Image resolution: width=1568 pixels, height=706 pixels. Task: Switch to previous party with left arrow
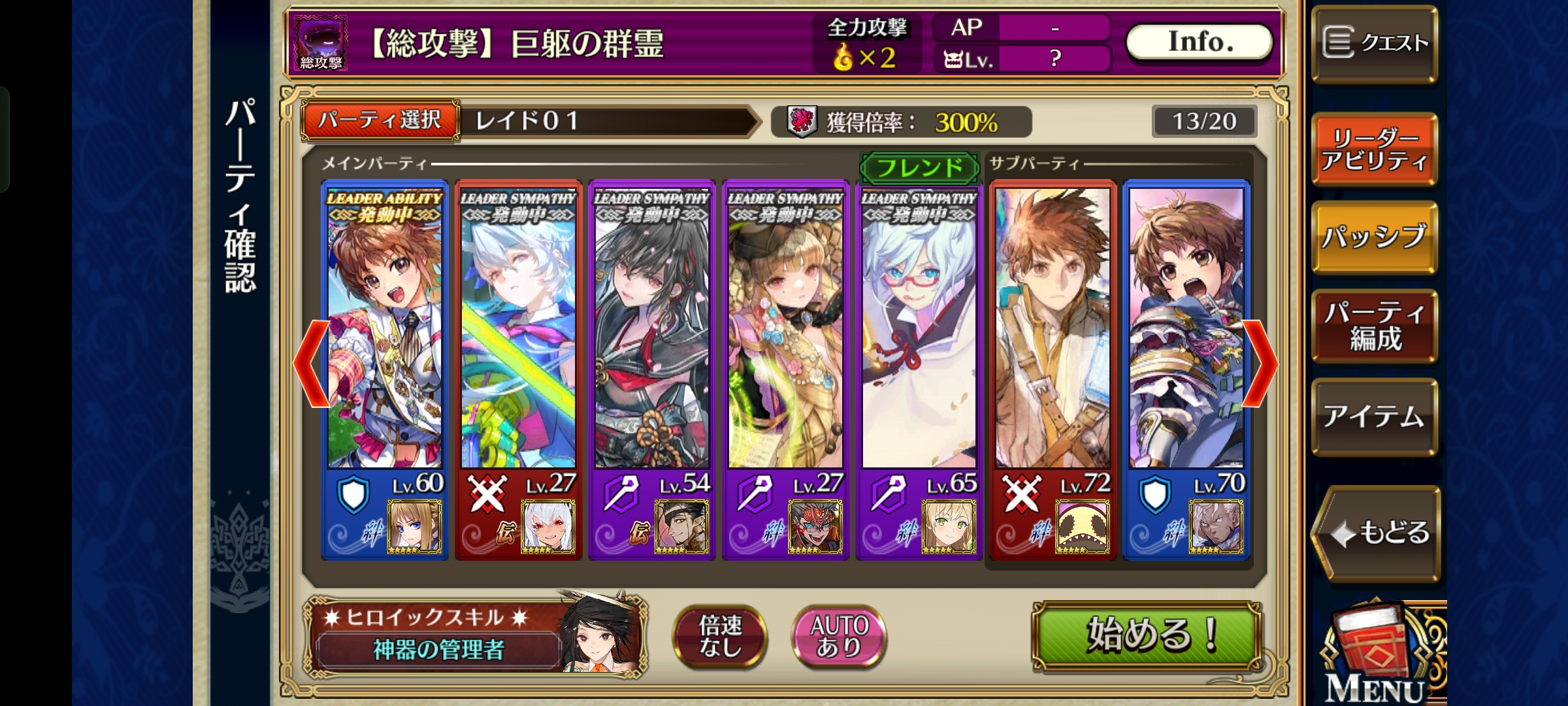(311, 363)
